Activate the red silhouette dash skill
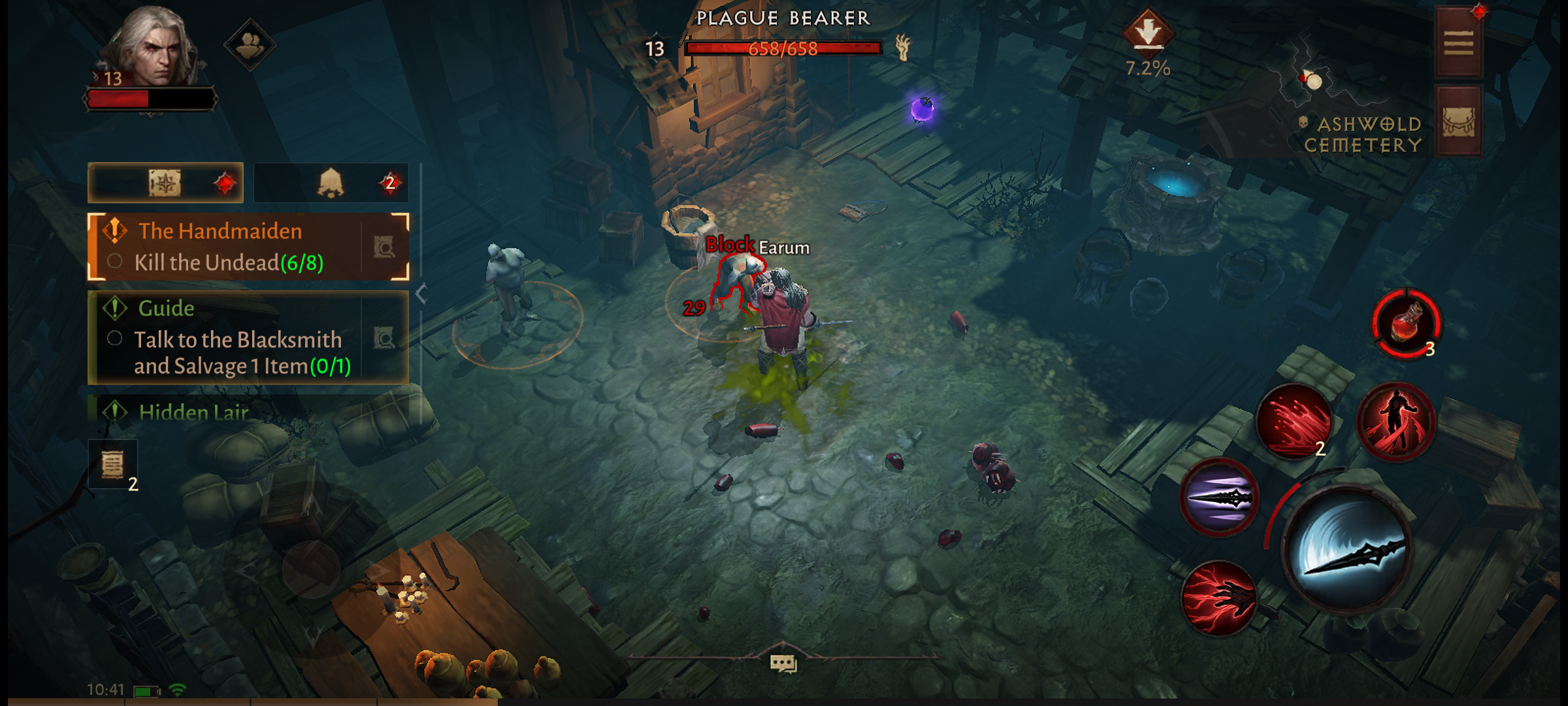The width and height of the screenshot is (1568, 706). (x=1396, y=422)
